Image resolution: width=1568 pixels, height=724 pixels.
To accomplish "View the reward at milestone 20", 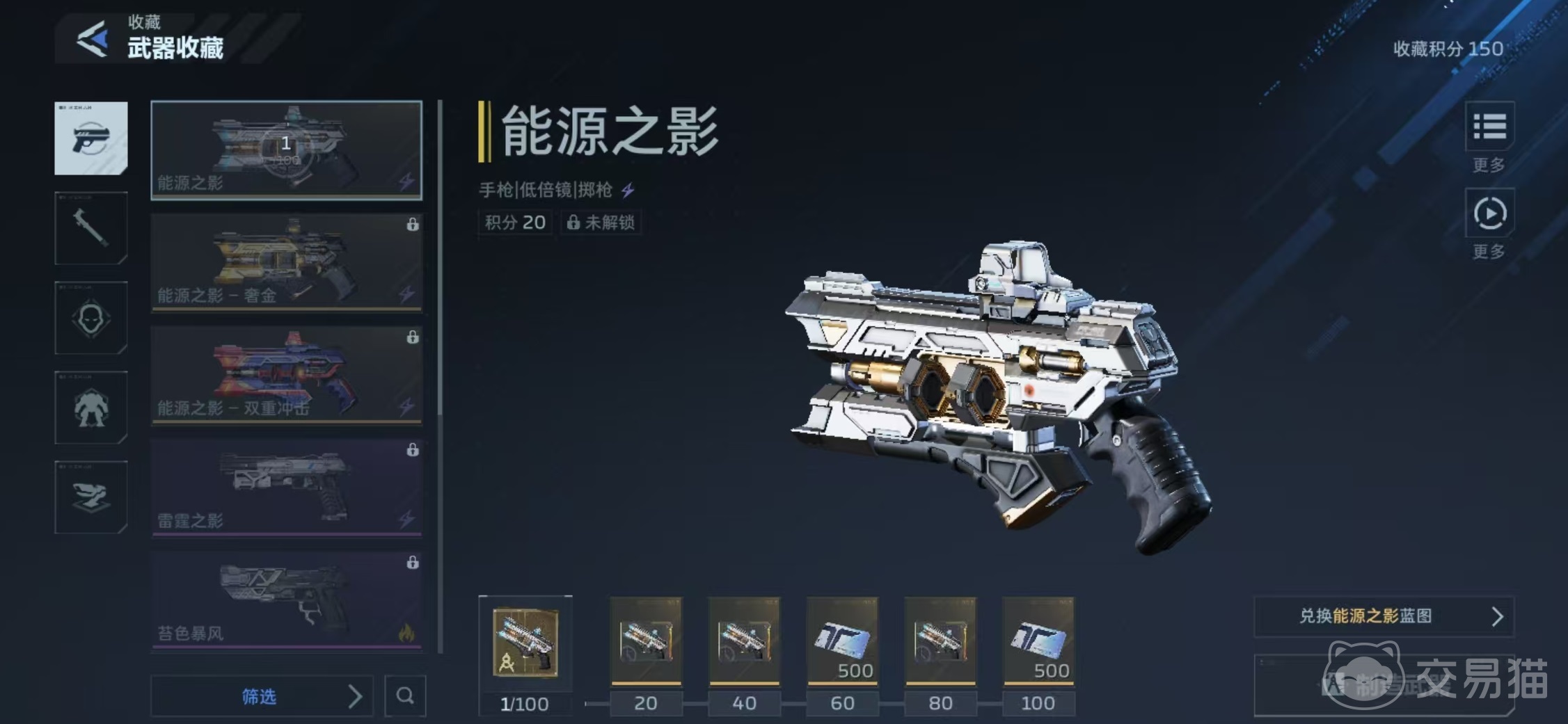I will pyautogui.click(x=646, y=641).
